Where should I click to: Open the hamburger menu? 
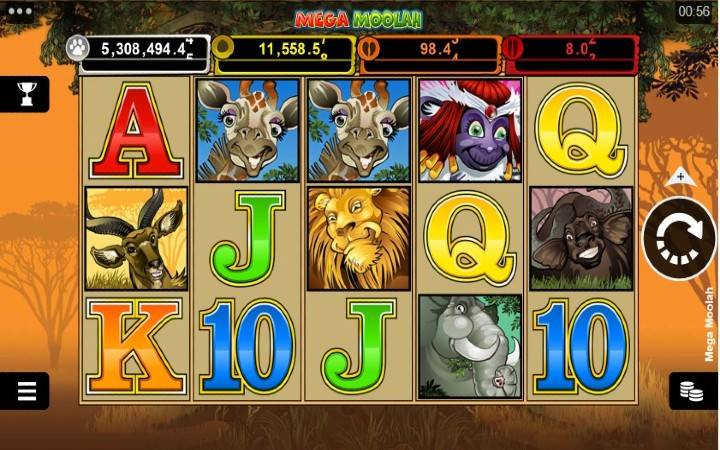coord(25,390)
